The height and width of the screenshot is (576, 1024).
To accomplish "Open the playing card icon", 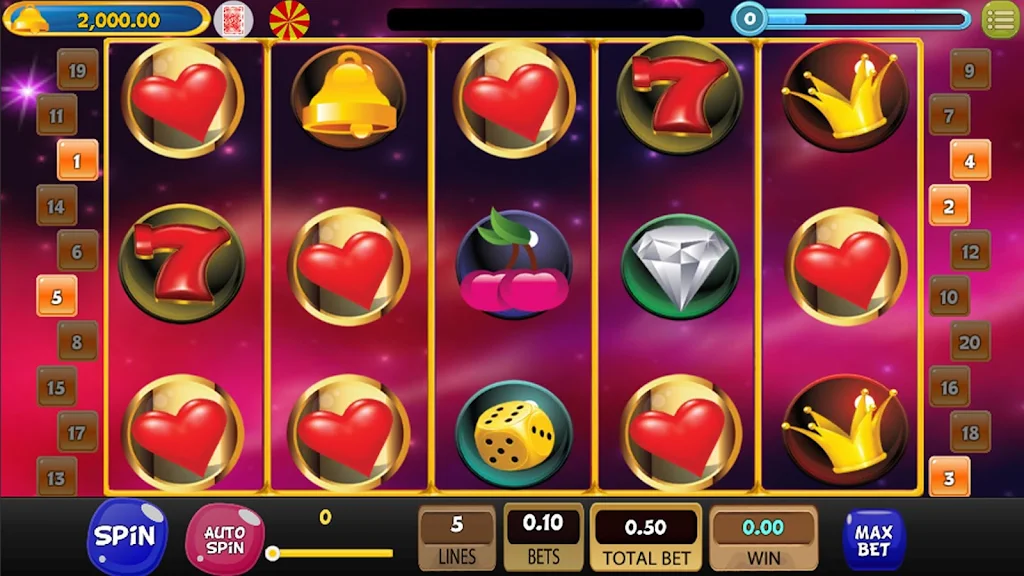I will coord(233,19).
